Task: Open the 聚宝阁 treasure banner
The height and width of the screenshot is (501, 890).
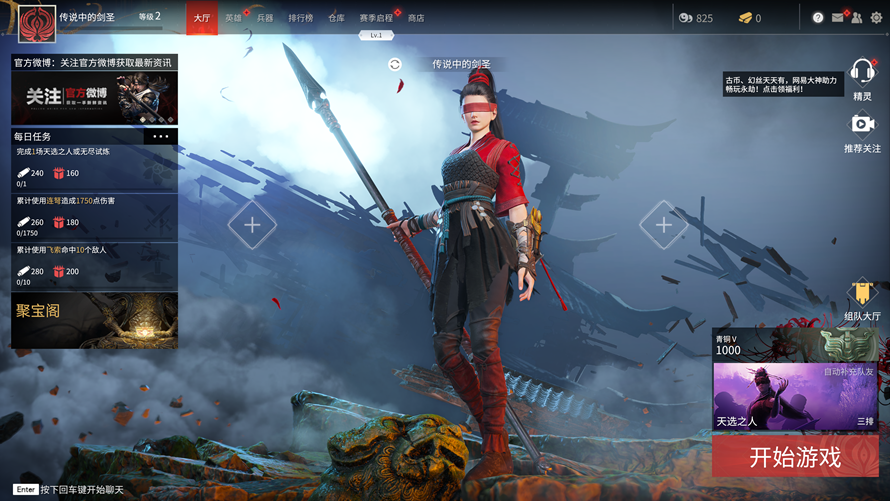Action: (x=95, y=320)
